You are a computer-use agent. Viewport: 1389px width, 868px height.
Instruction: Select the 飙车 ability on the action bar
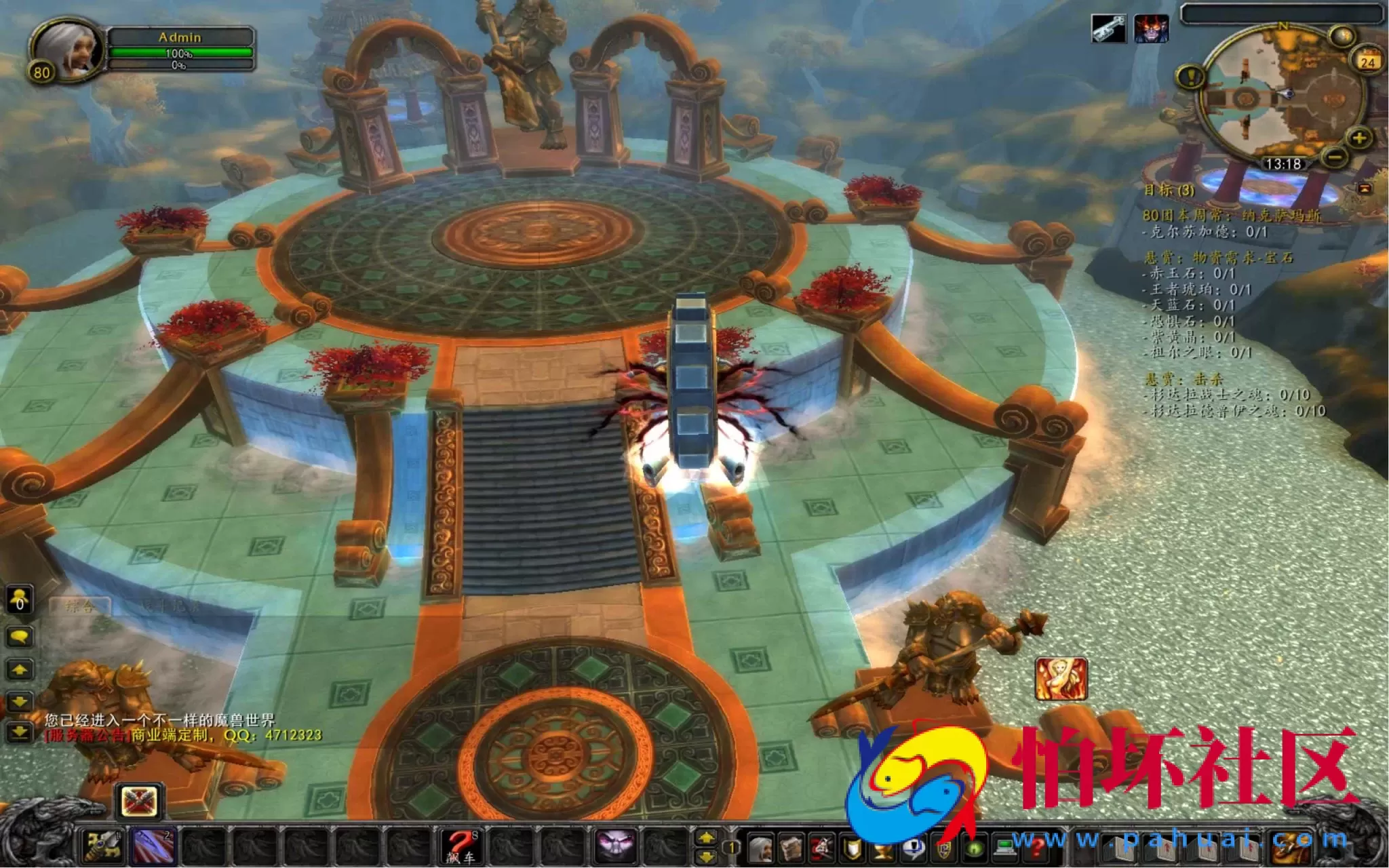pos(463,848)
